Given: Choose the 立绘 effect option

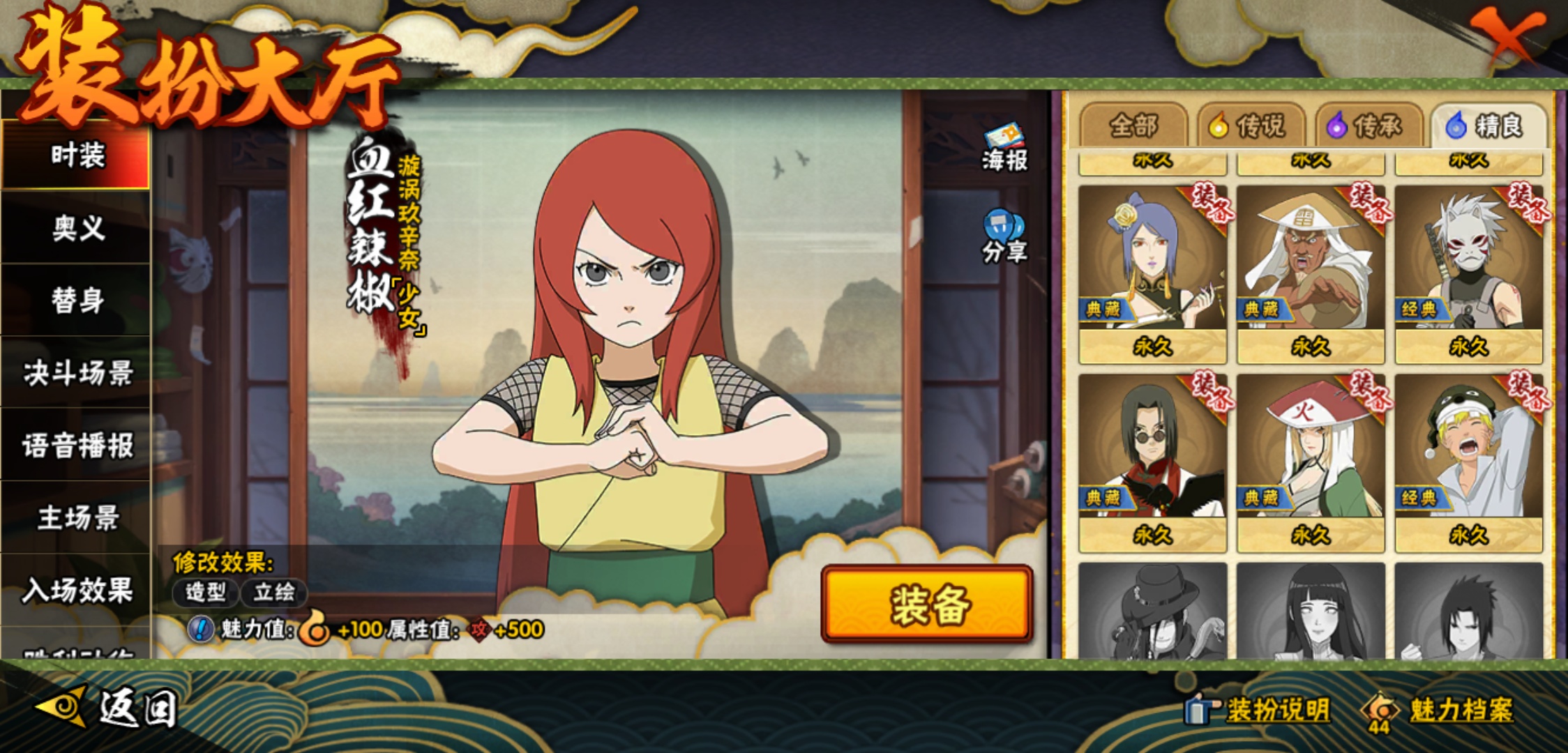Looking at the screenshot, I should pos(273,593).
